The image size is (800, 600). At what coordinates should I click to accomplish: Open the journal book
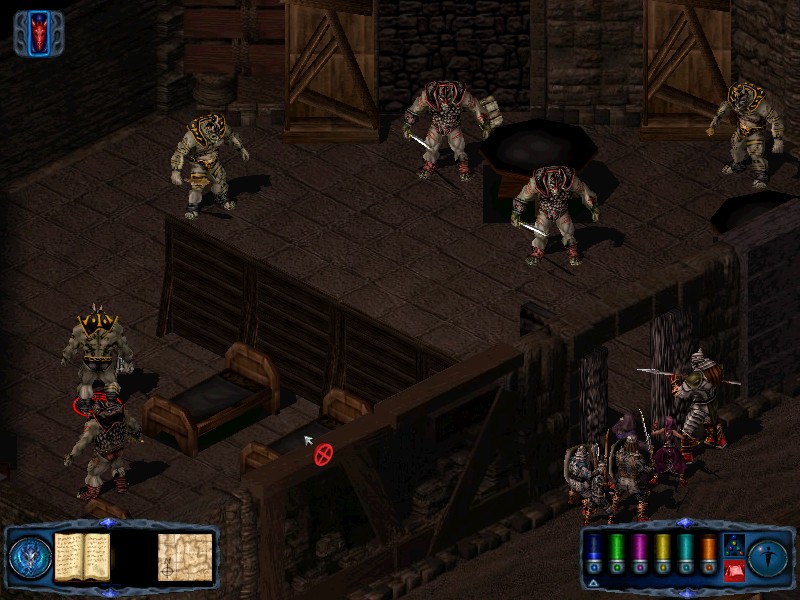point(82,555)
